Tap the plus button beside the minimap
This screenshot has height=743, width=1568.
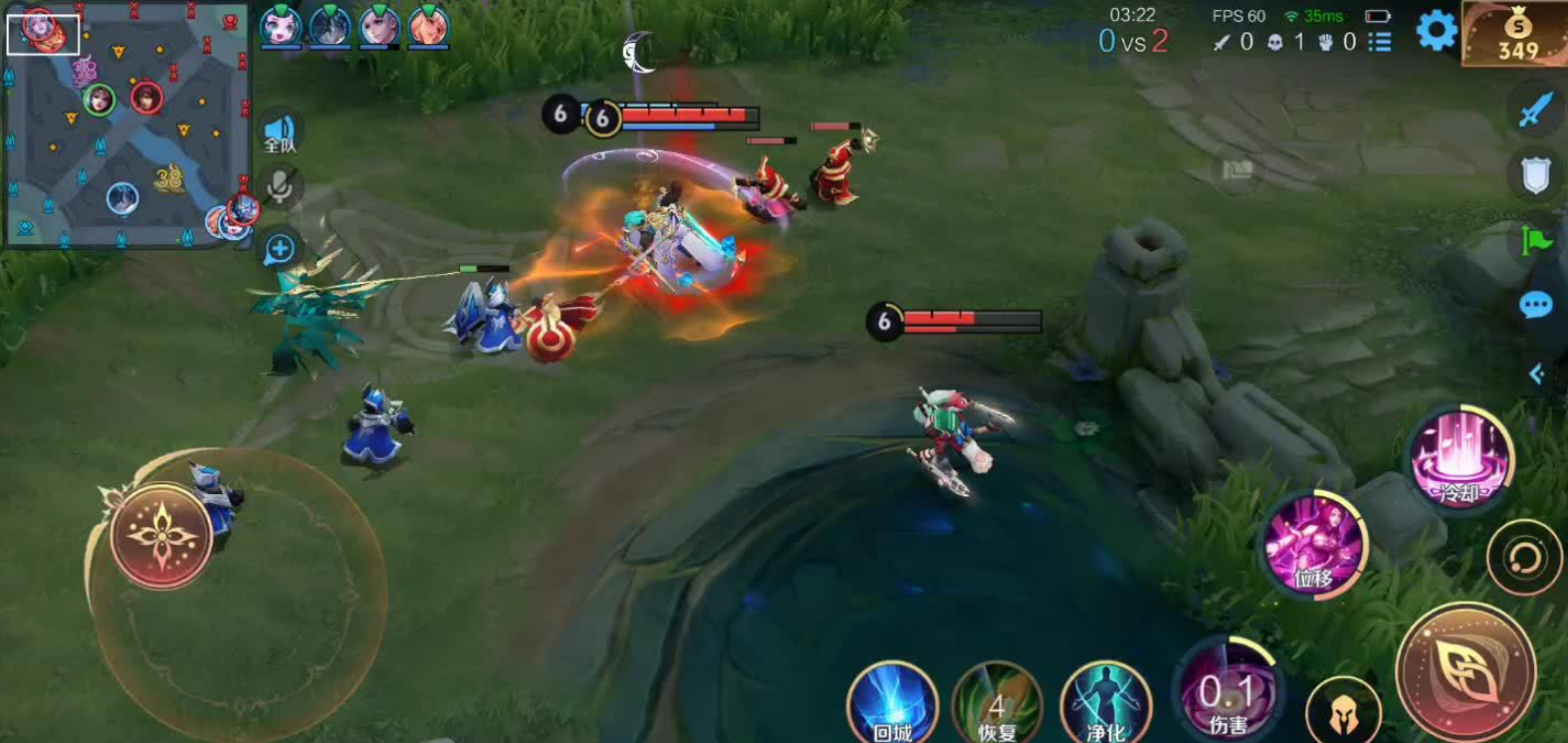280,248
